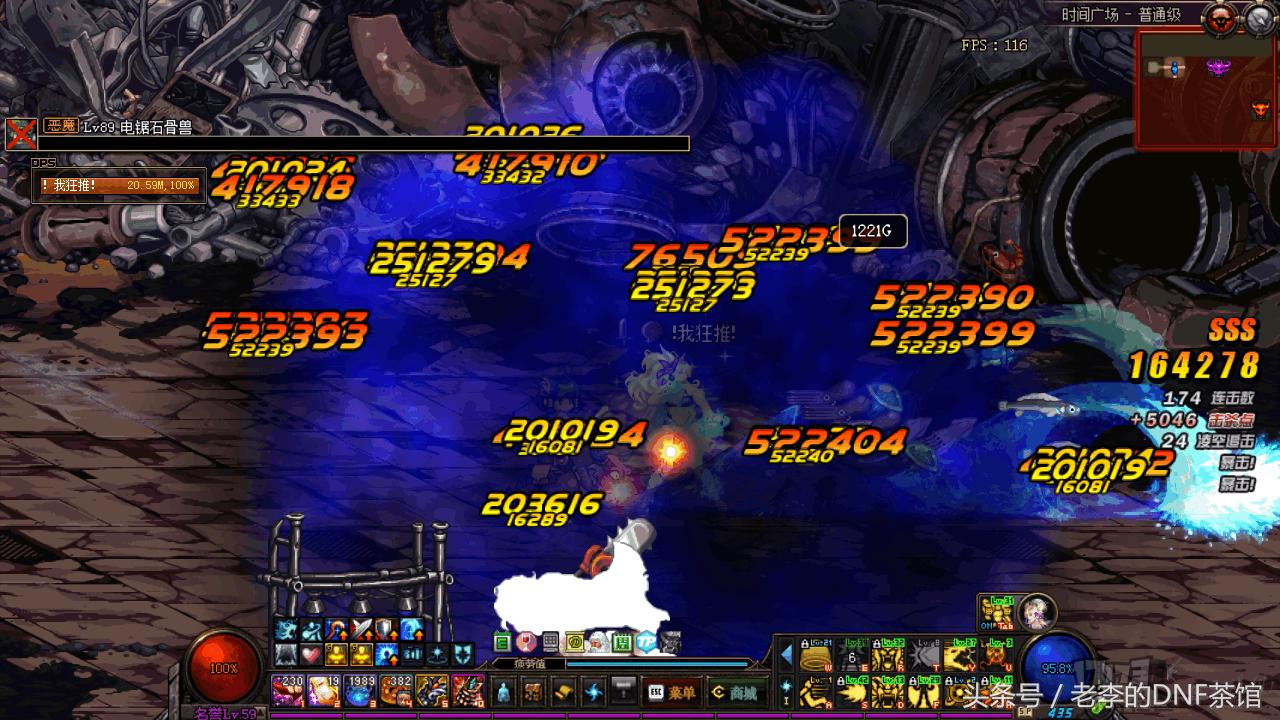This screenshot has width=1280, height=720.
Task: Use the item stacked 1989 in quickslot 3
Action: coord(359,691)
